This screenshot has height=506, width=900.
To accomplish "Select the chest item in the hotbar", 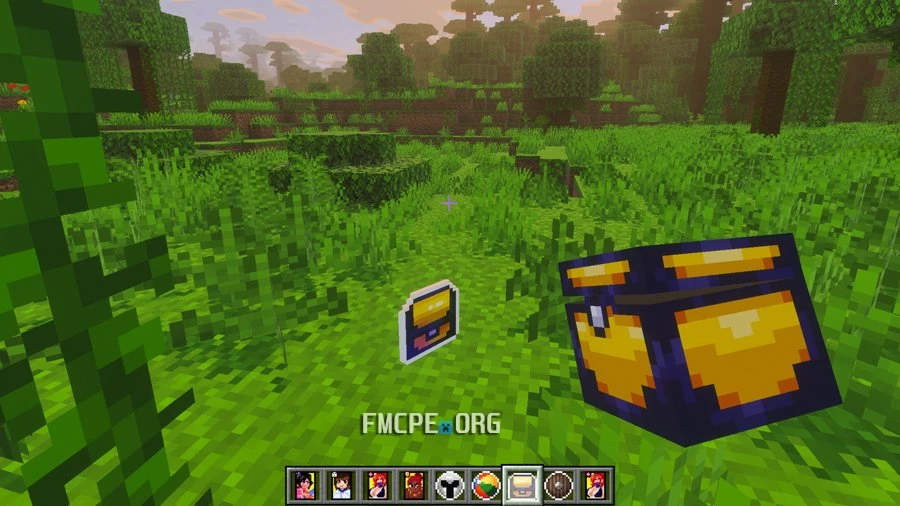I will click(x=521, y=485).
